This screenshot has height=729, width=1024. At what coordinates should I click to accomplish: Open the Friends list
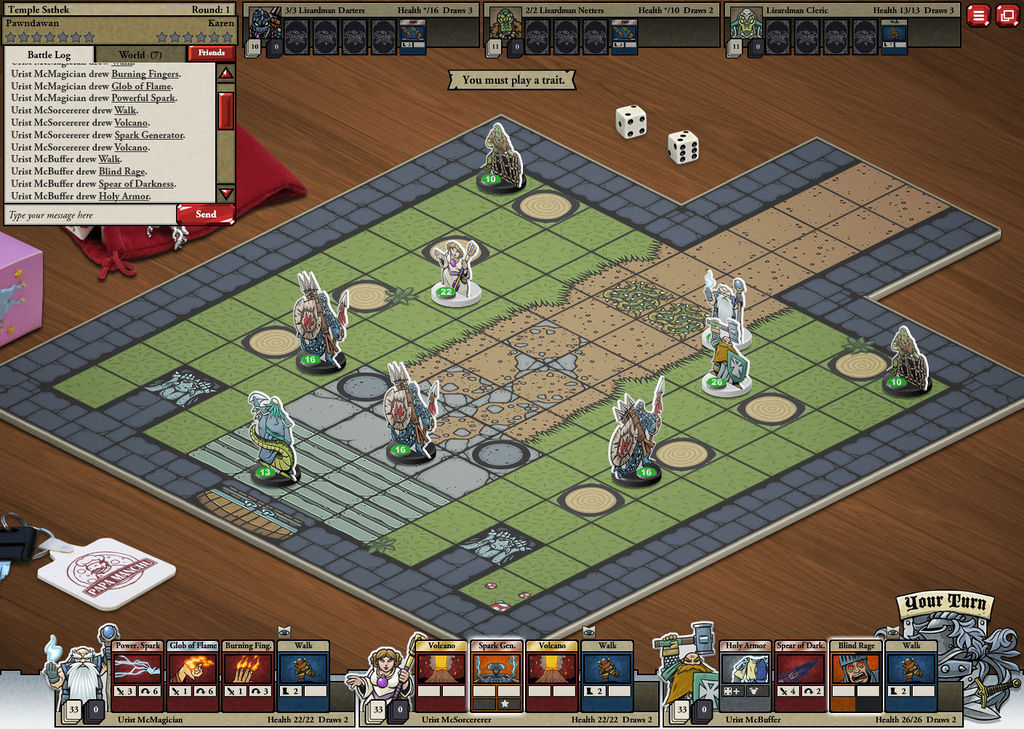212,53
